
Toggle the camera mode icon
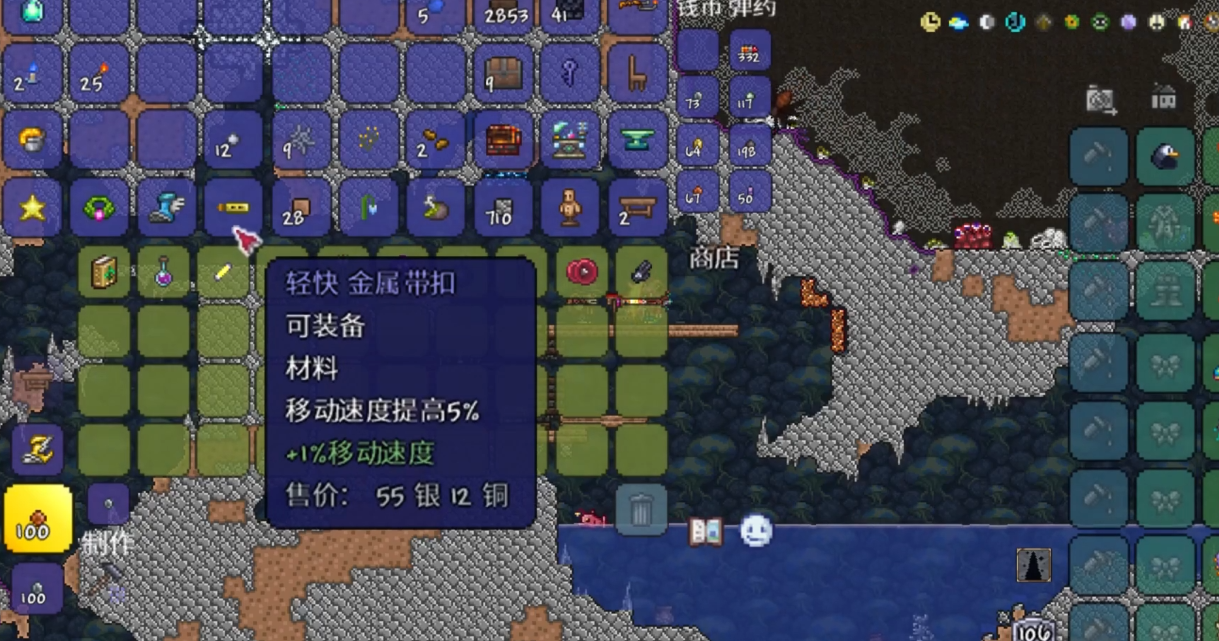point(1100,99)
